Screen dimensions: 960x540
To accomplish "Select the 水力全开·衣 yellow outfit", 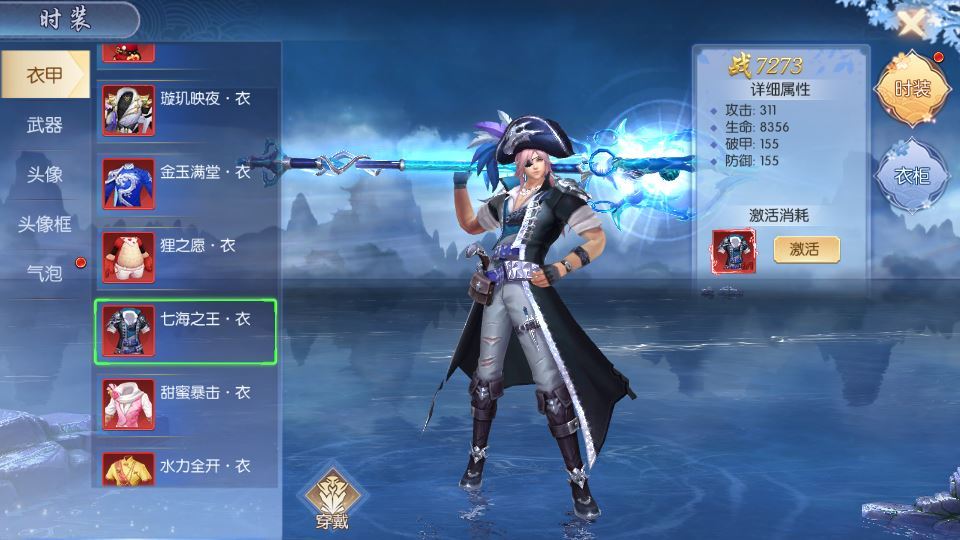I will click(186, 470).
